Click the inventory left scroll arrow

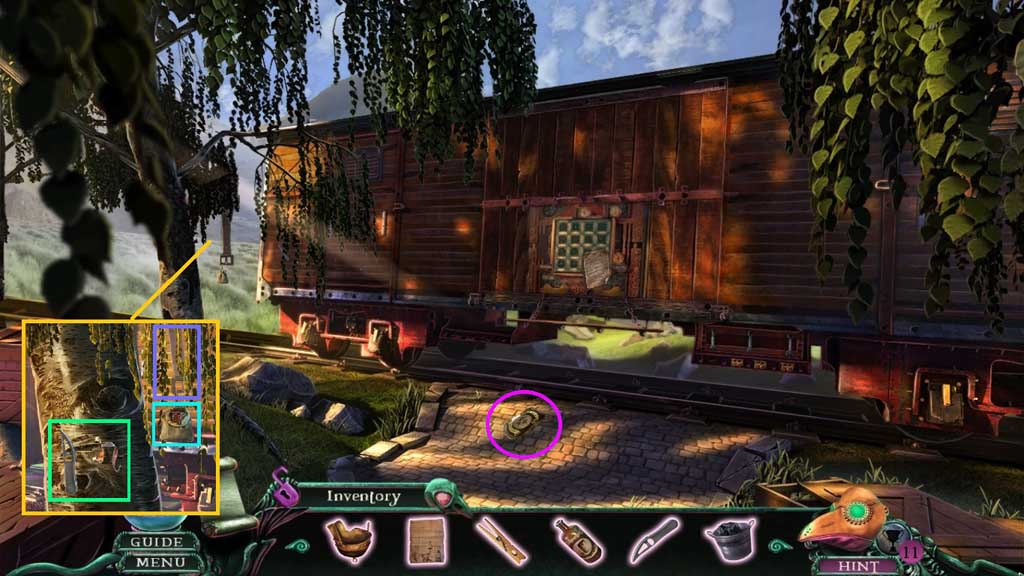[x=294, y=546]
